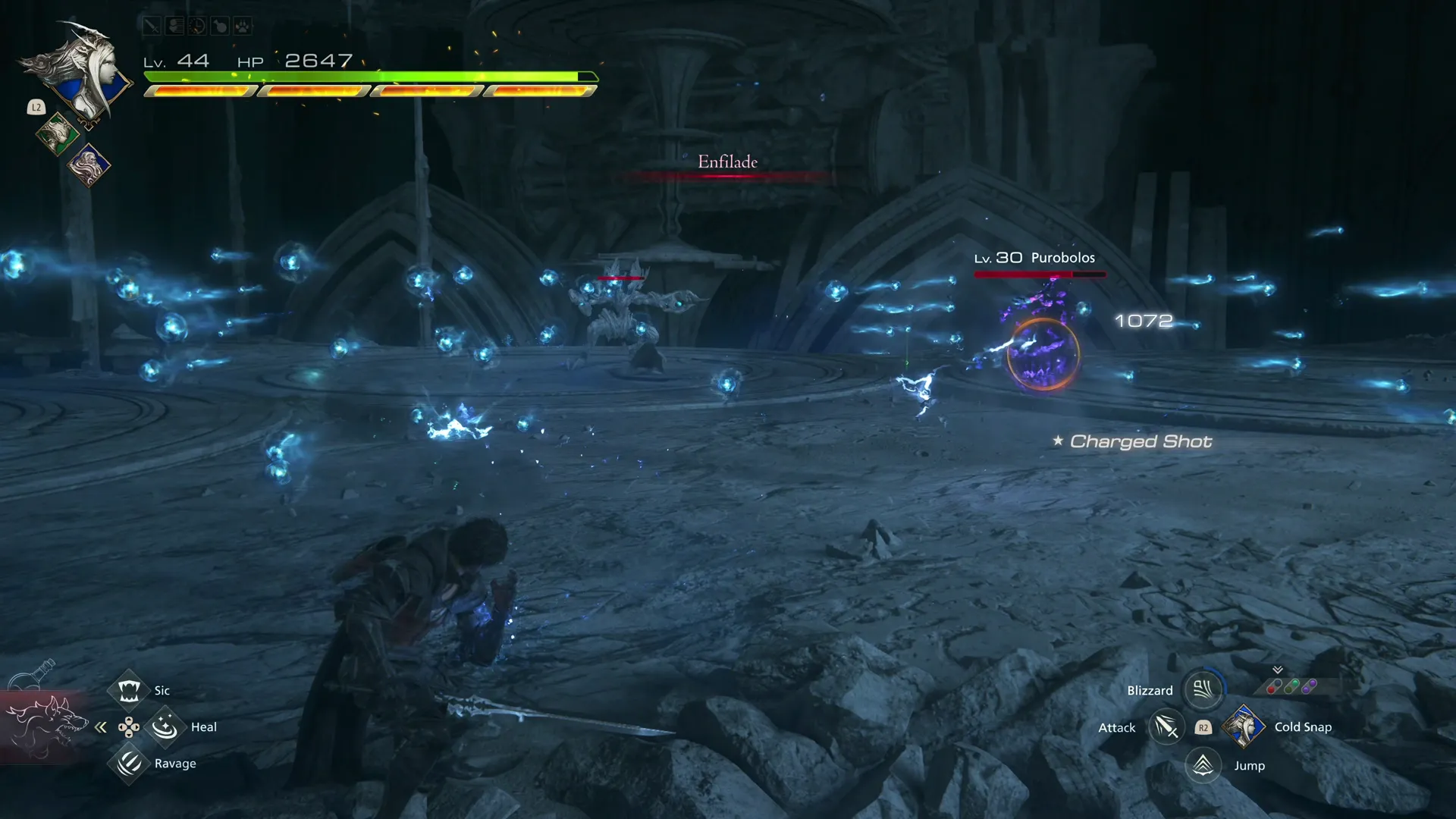Toggle the purple Eikon slot indicator
This screenshot has width=1456, height=819.
point(1309,686)
